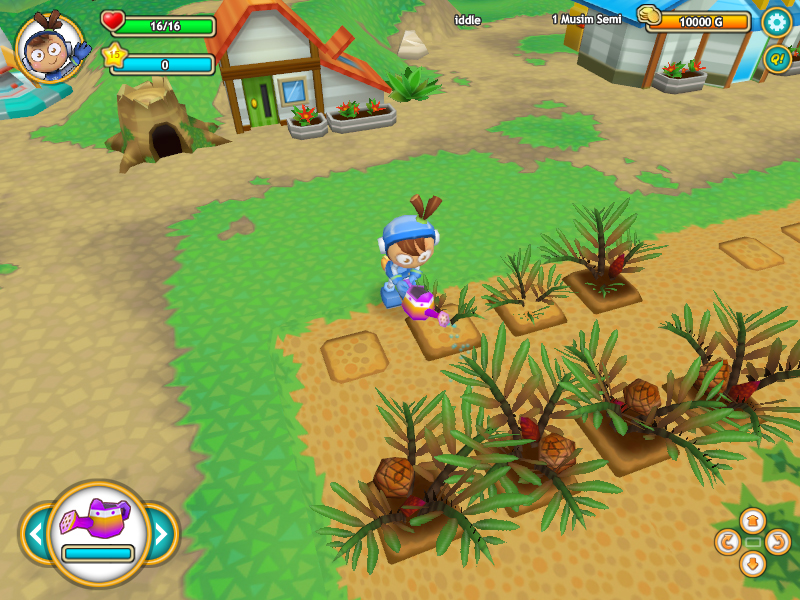Switch to the next tool
800x600 pixels.
161,534
